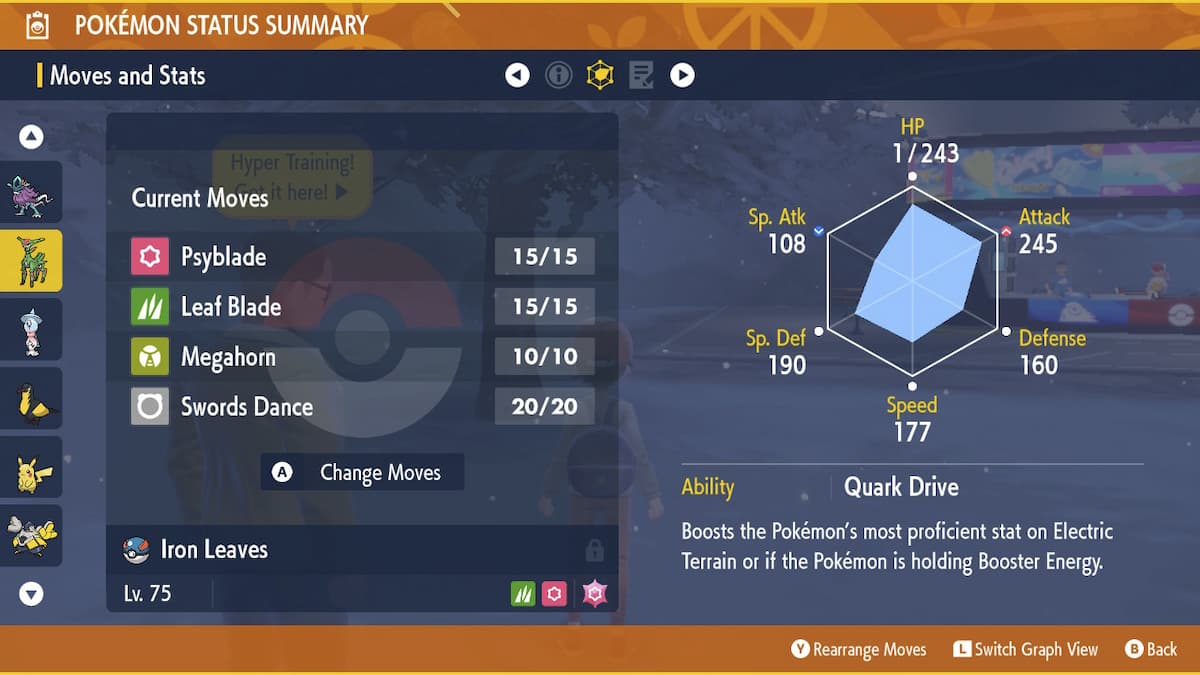The width and height of the screenshot is (1200, 675).
Task: Switch to the memo notes tab
Action: 641,75
